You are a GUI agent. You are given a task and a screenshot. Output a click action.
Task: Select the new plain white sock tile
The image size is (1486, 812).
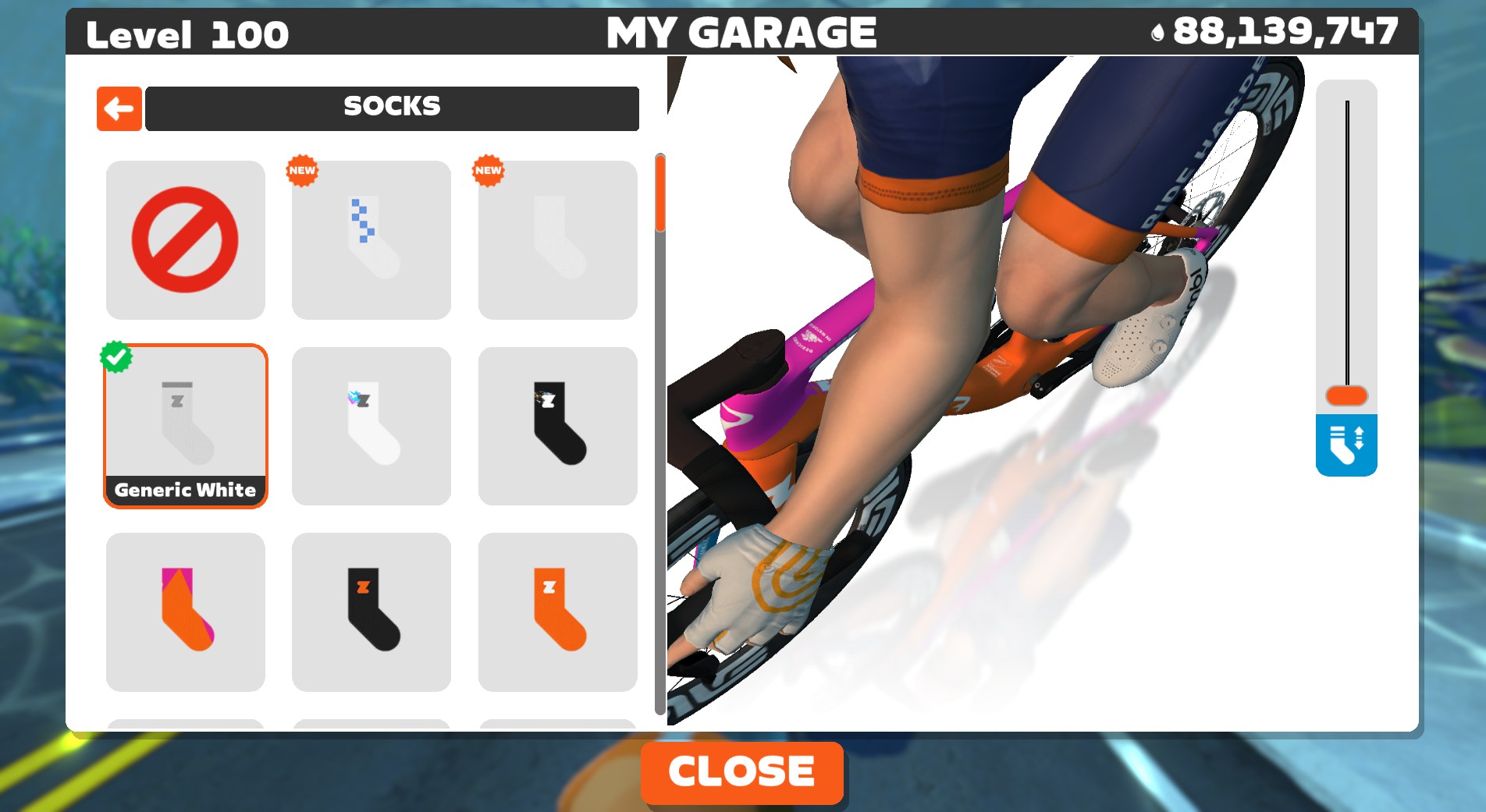coord(557,239)
